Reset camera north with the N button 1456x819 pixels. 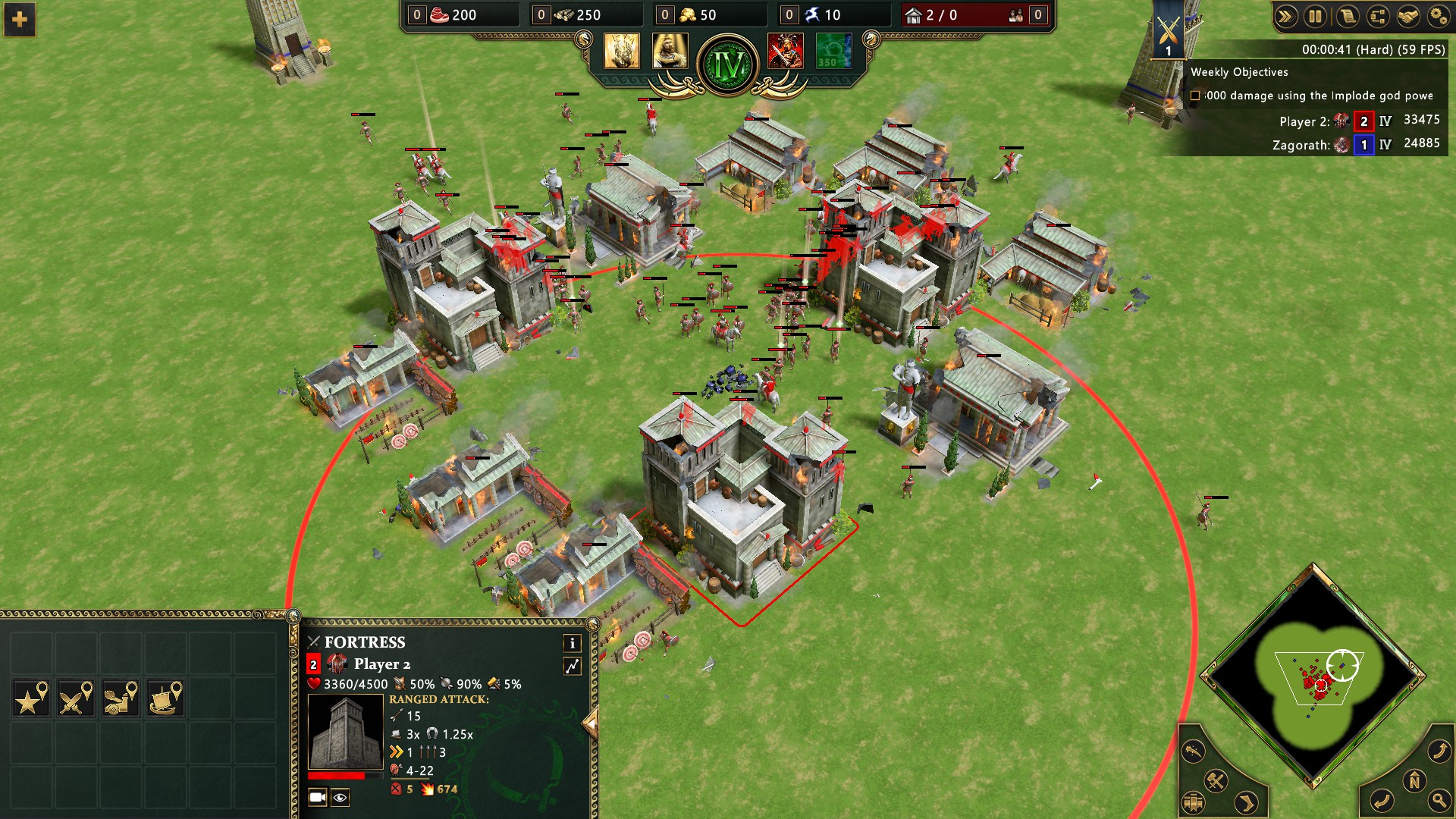(x=1414, y=781)
